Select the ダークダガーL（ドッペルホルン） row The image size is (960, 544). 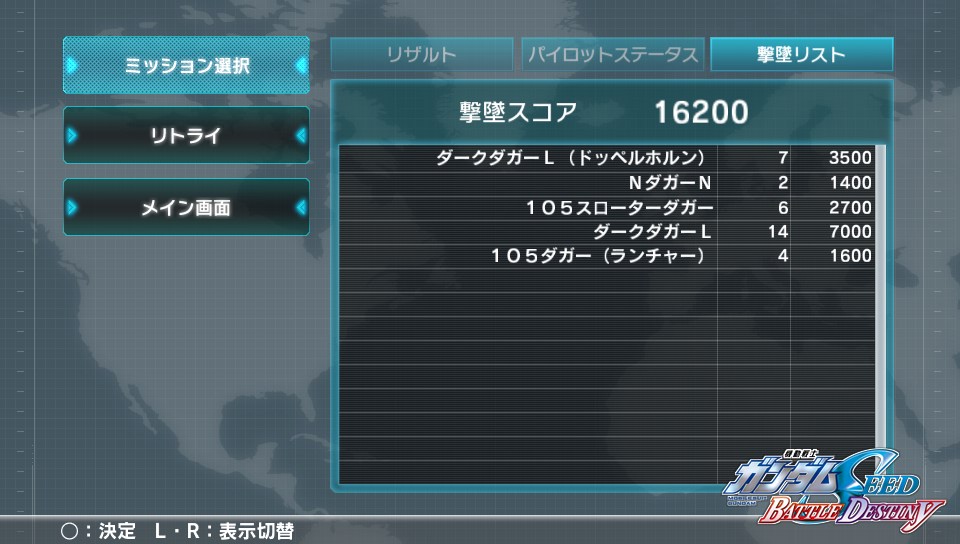[x=607, y=158]
